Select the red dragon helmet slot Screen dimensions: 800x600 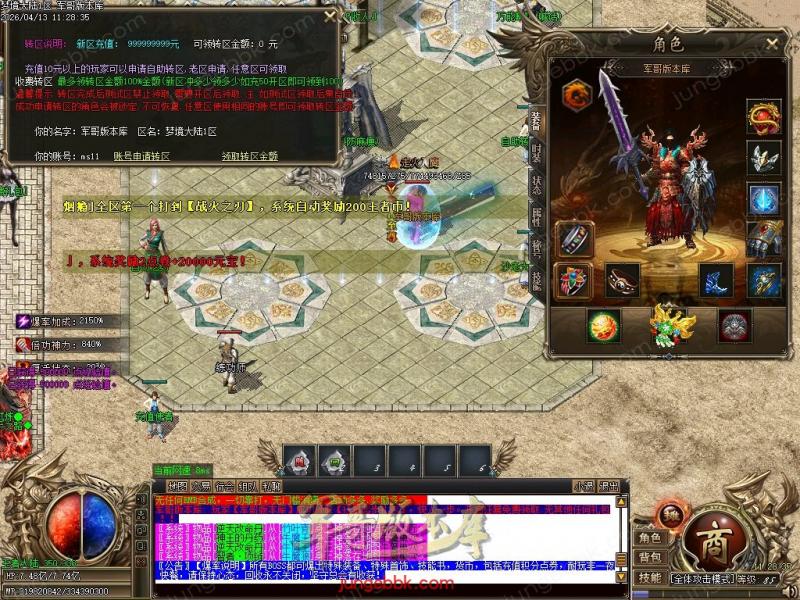pos(764,116)
